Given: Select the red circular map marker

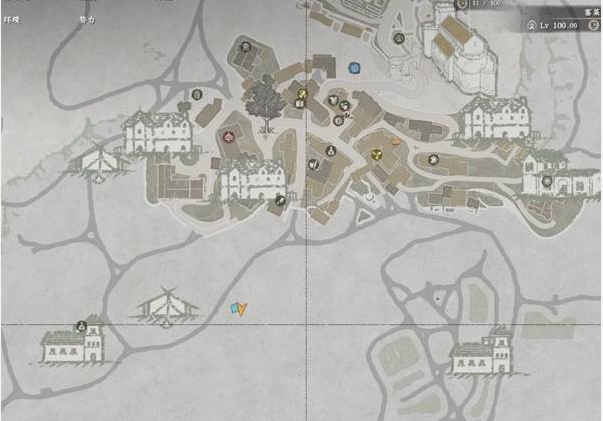Looking at the screenshot, I should (x=230, y=135).
